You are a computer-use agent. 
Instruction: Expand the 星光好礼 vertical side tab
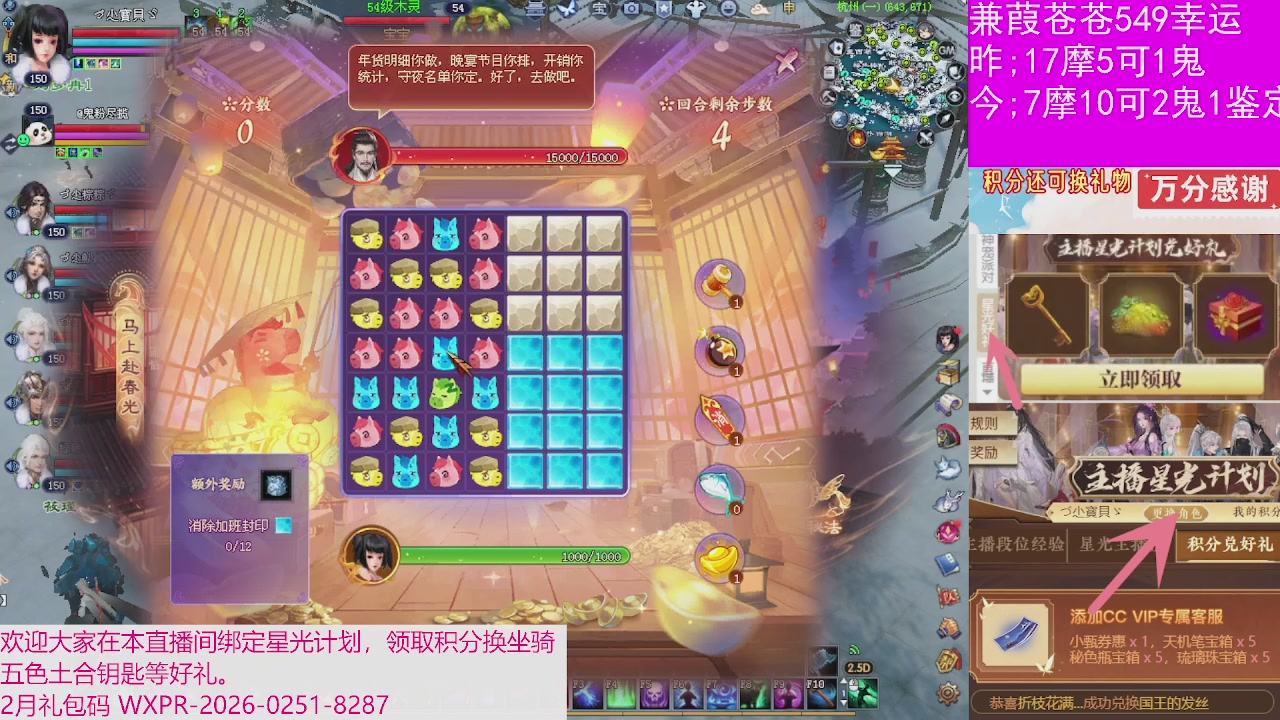coord(988,323)
